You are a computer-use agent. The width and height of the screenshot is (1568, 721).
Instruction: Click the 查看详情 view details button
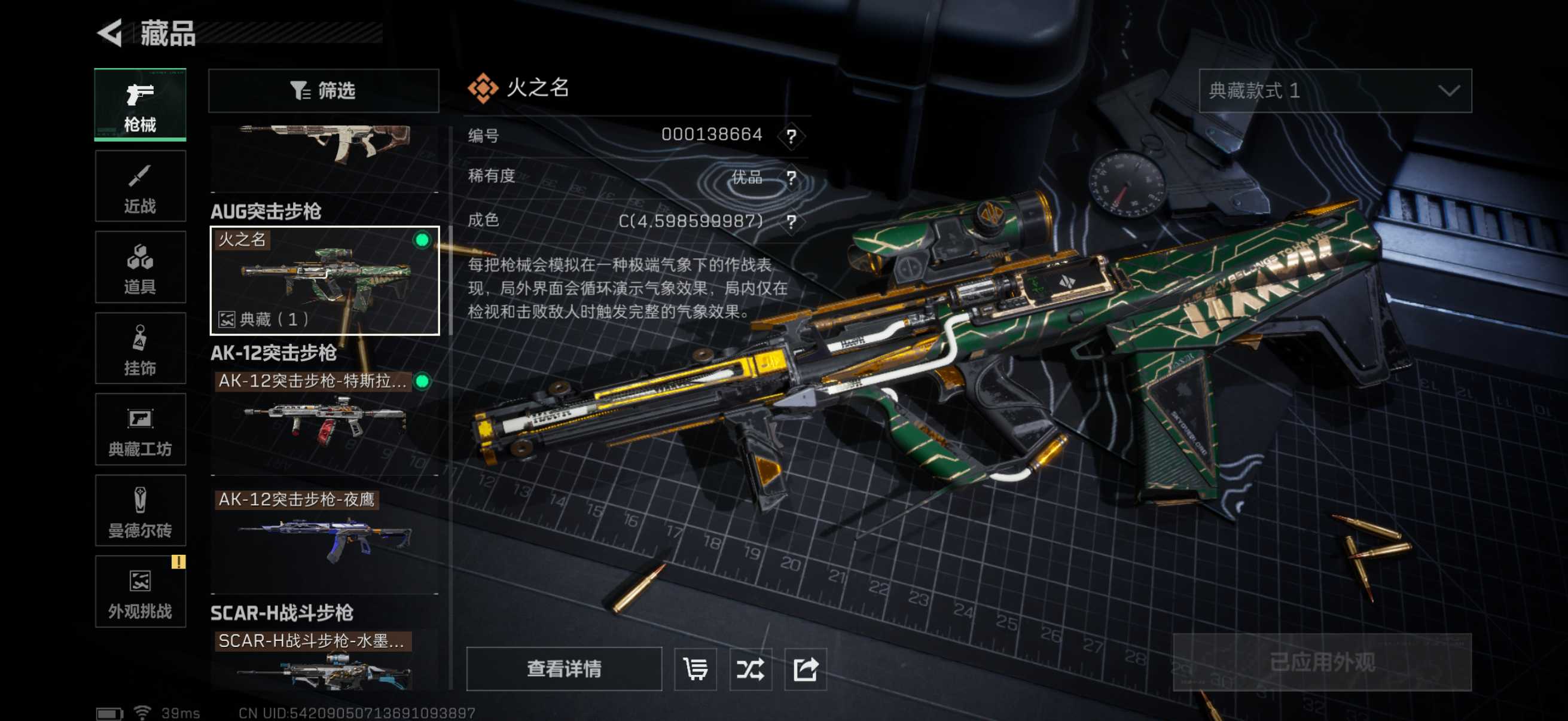564,668
